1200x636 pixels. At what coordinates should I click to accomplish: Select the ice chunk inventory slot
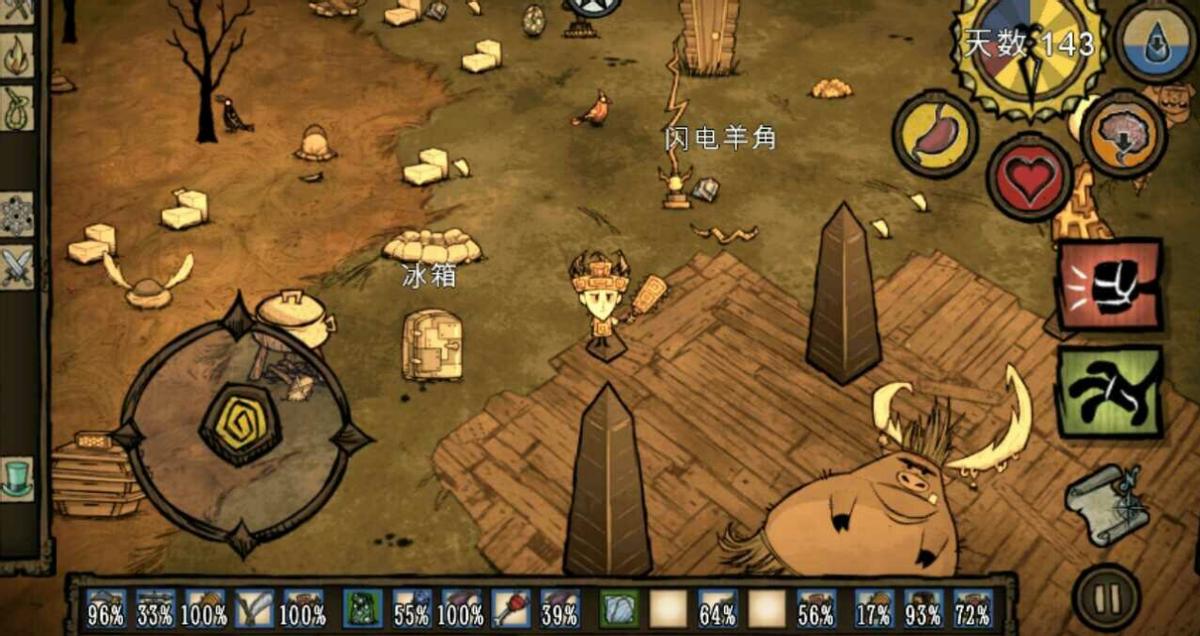619,607
